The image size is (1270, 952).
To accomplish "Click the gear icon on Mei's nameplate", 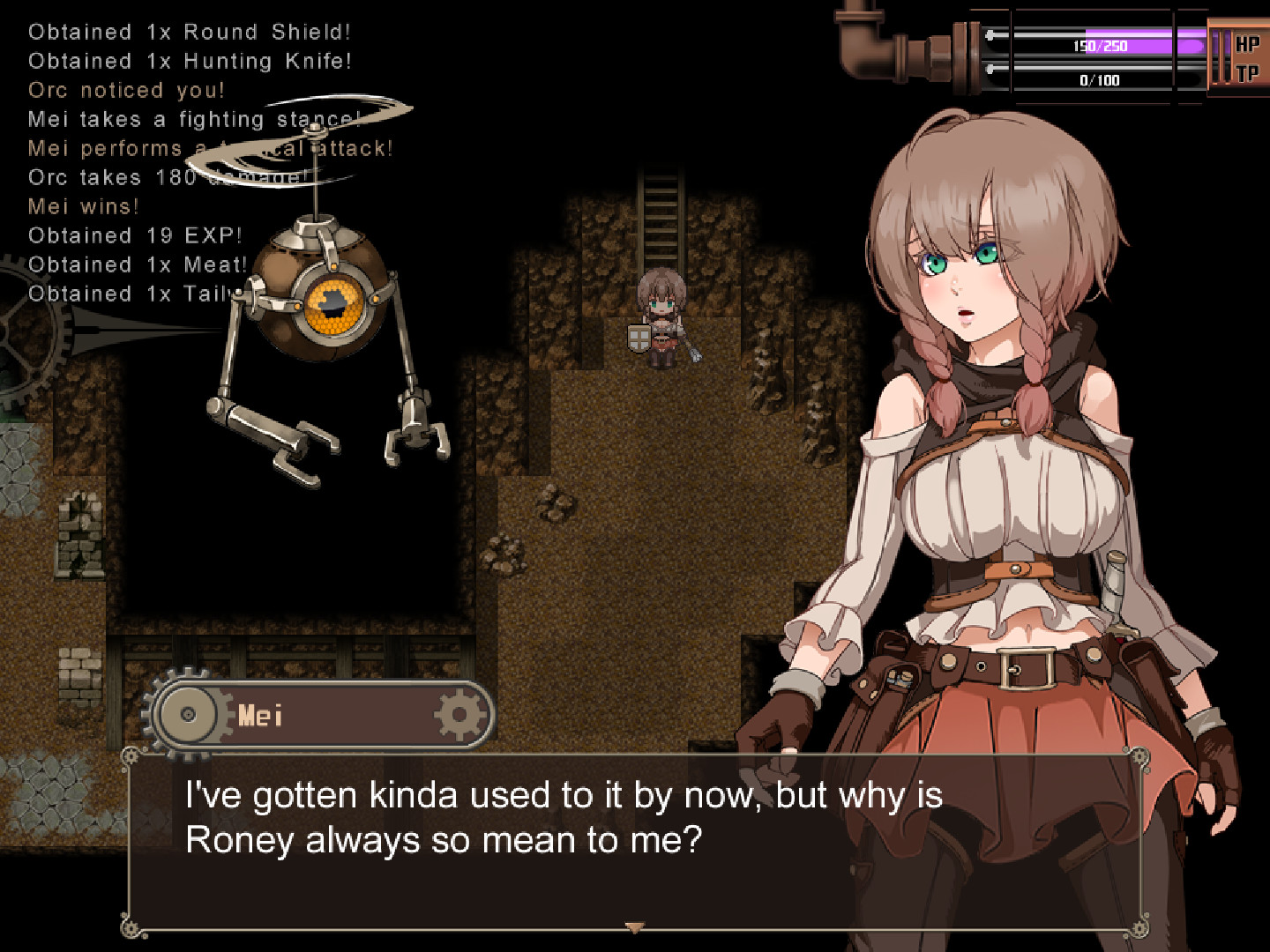I will (x=458, y=716).
